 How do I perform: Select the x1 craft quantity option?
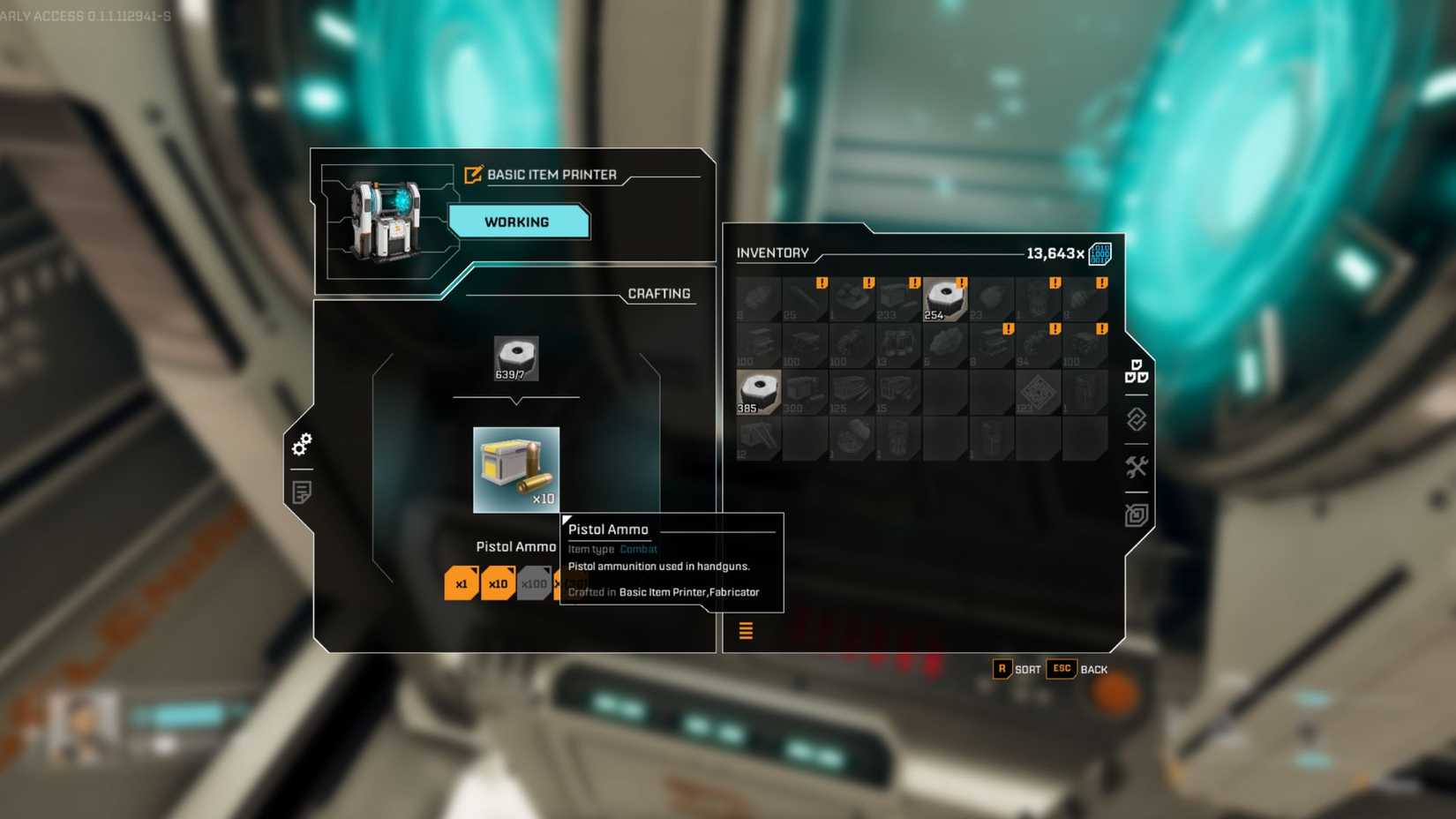pyautogui.click(x=460, y=583)
